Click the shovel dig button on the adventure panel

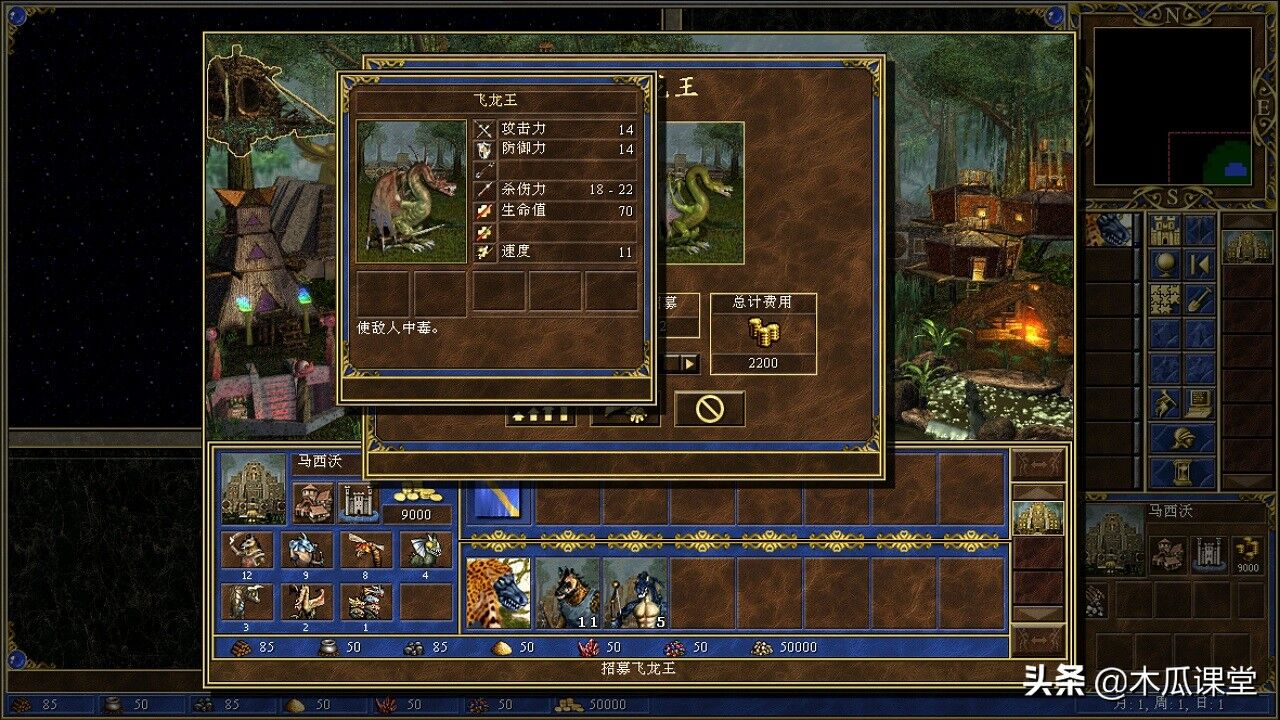[1199, 299]
